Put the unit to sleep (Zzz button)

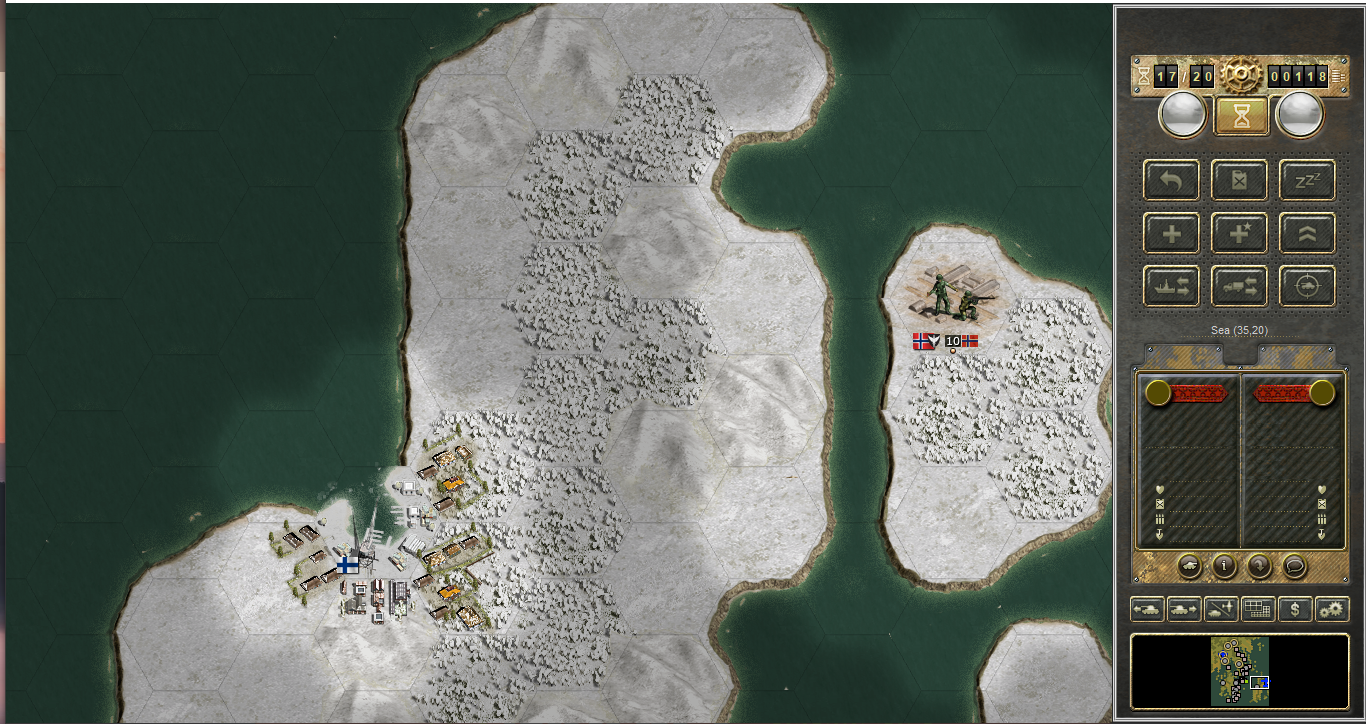pyautogui.click(x=1307, y=181)
